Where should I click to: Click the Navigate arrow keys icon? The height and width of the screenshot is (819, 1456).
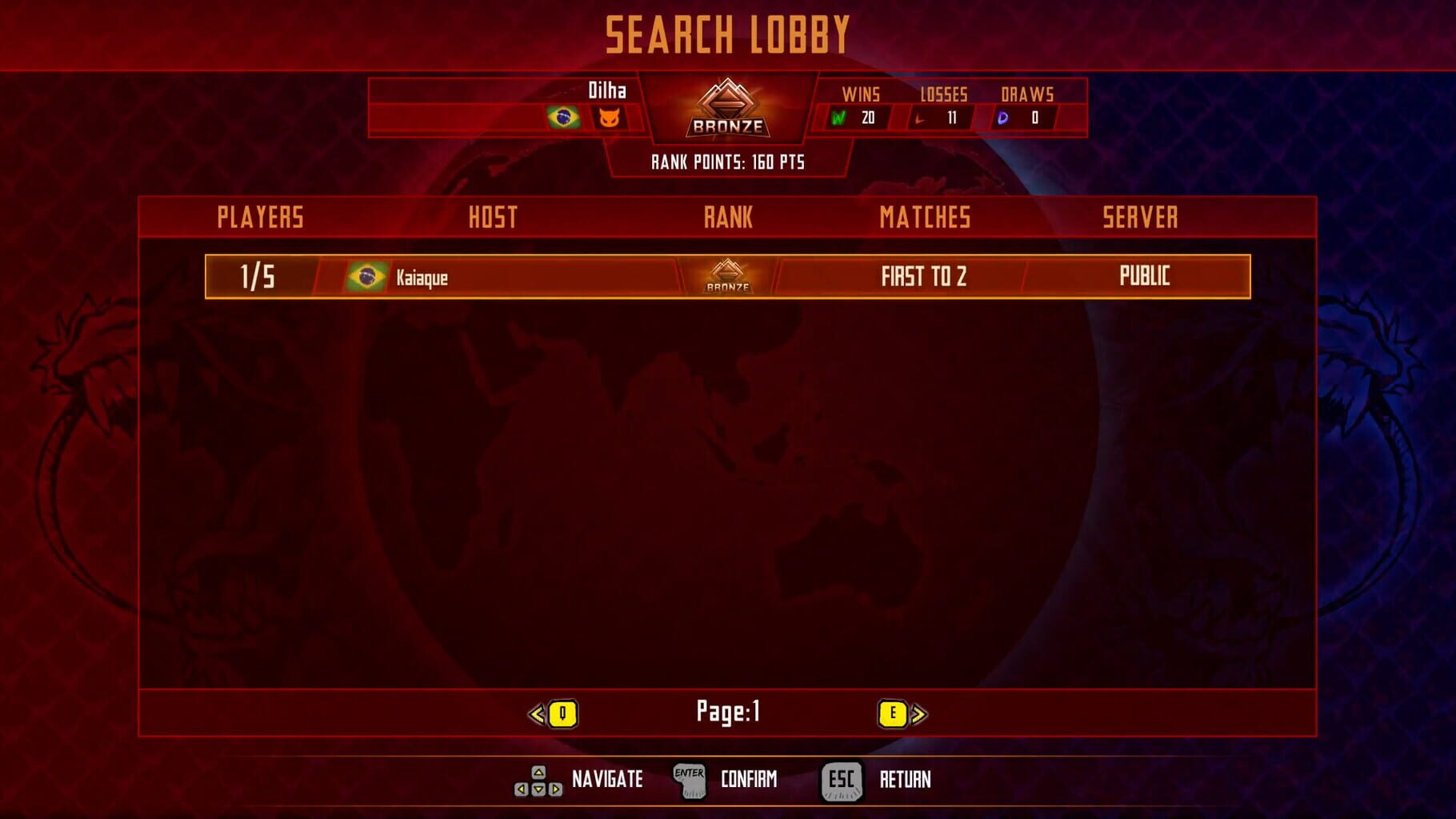pos(540,780)
